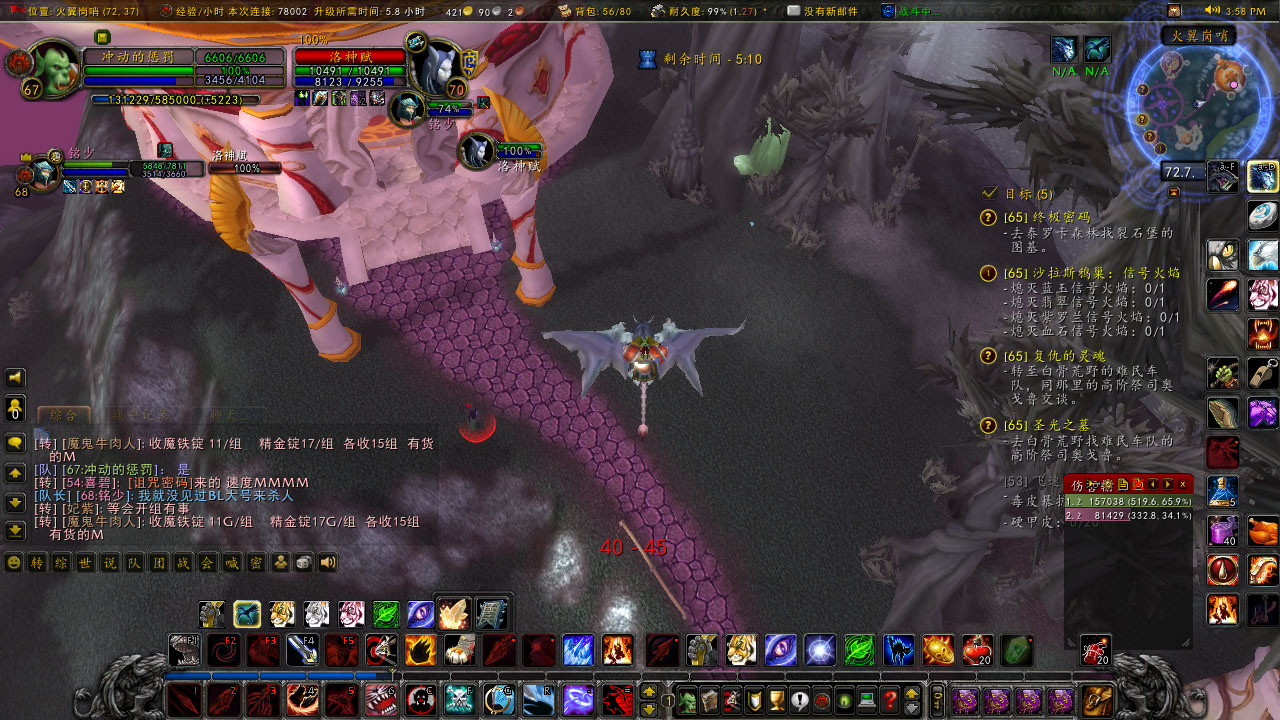Click the smiley emote icon in the chat bar
Image resolution: width=1280 pixels, height=720 pixels.
point(13,562)
